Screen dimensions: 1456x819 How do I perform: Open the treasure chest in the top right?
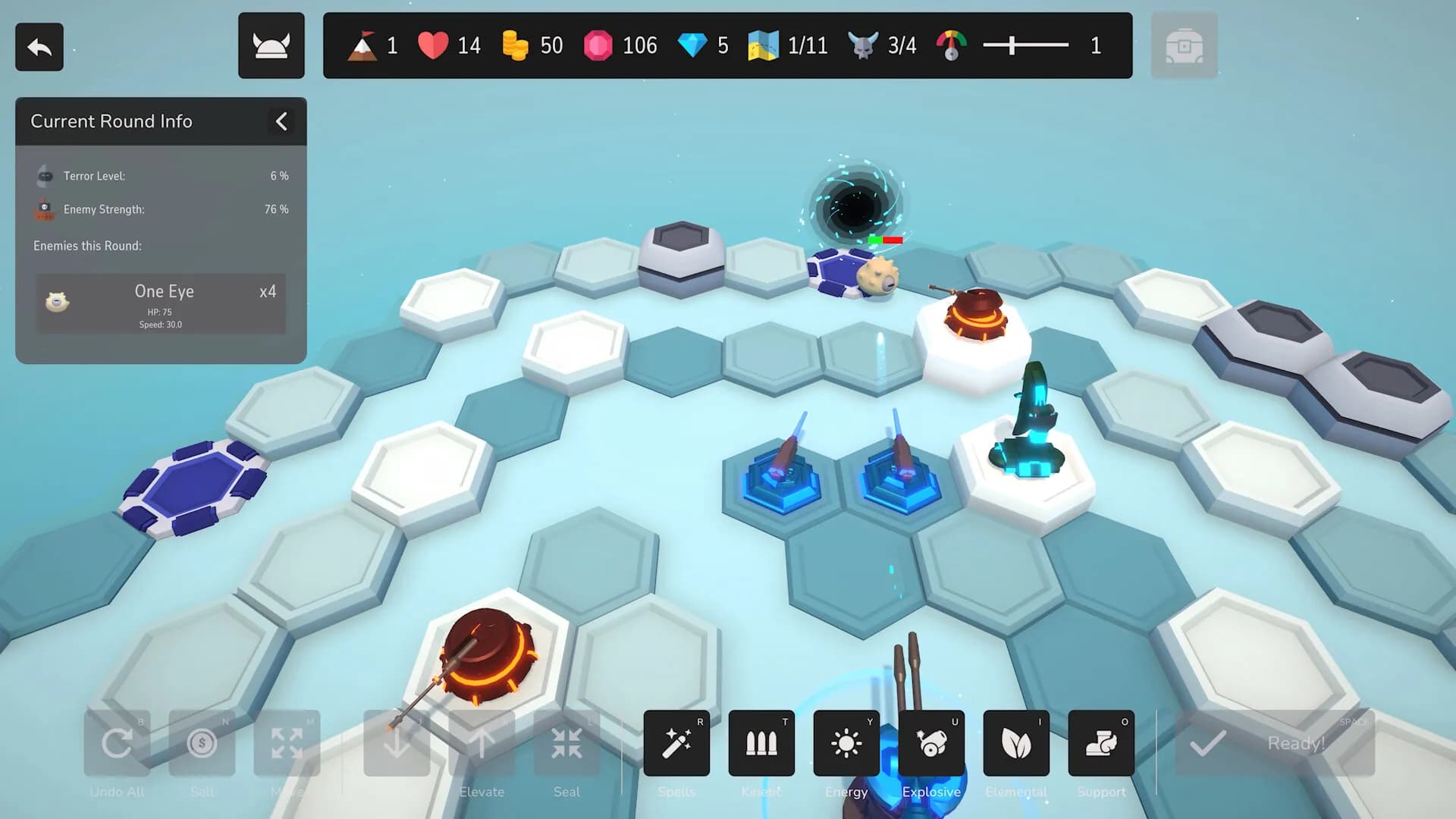1184,45
